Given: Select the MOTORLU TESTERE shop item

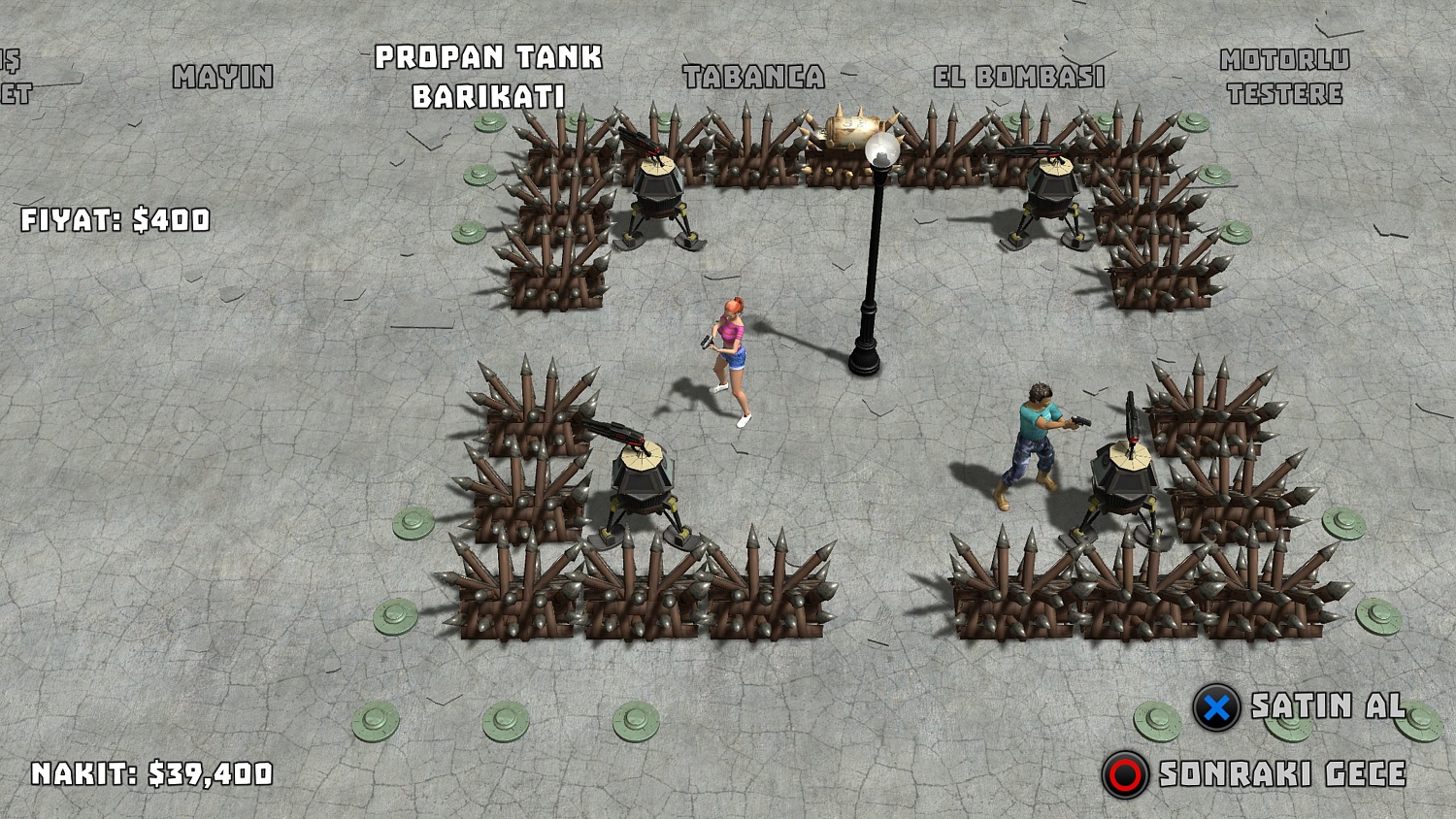Looking at the screenshot, I should pyautogui.click(x=1281, y=76).
